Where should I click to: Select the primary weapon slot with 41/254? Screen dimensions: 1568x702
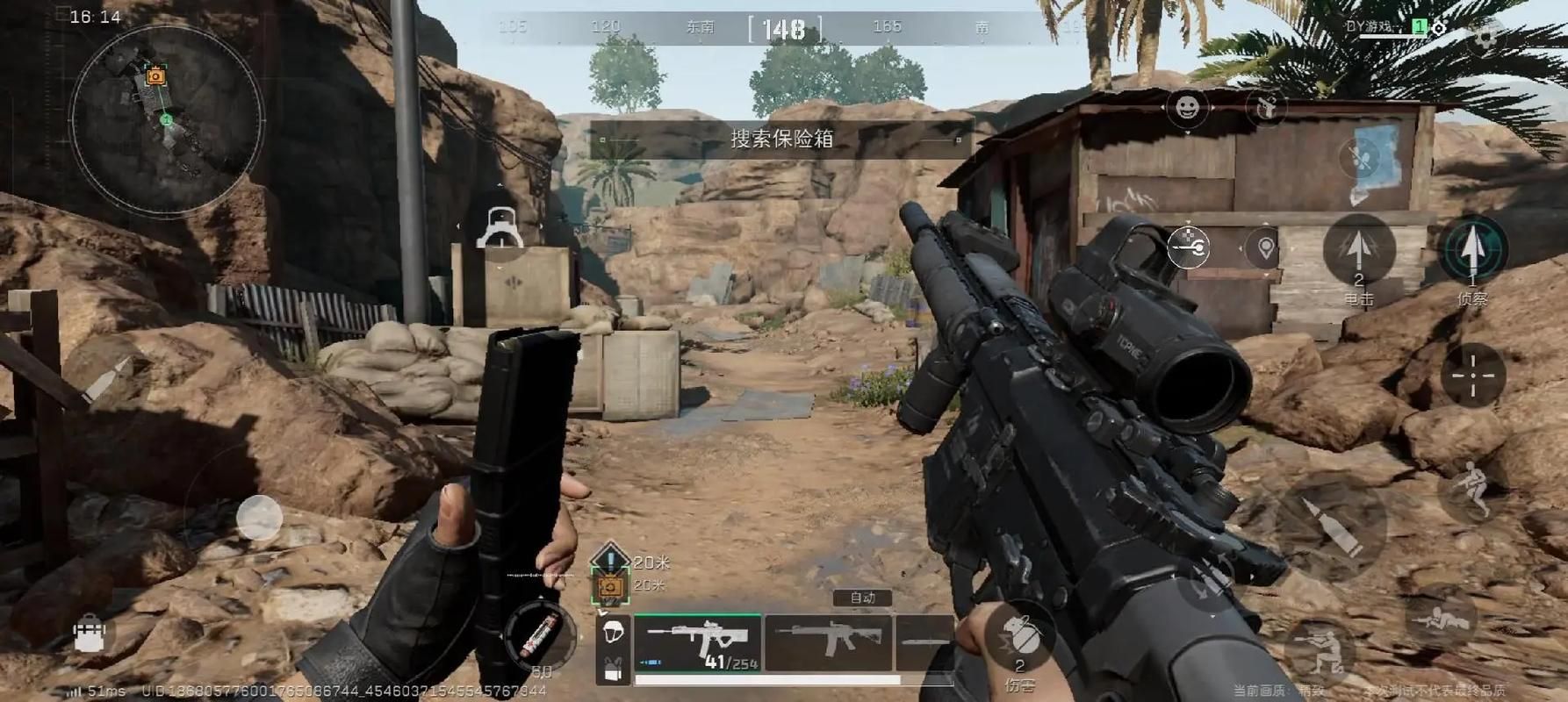click(698, 643)
